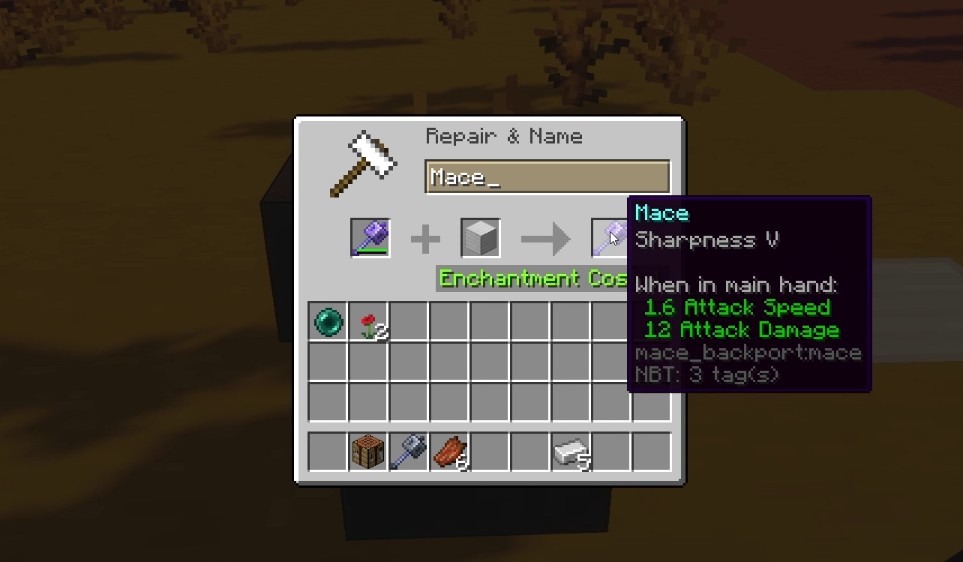The image size is (963, 562).
Task: Select the crafting table in the hotbar
Action: pos(369,452)
